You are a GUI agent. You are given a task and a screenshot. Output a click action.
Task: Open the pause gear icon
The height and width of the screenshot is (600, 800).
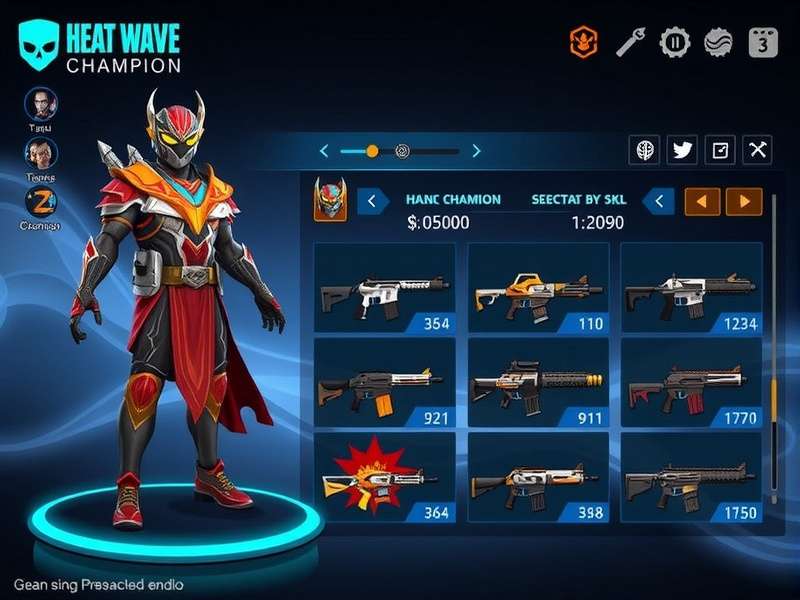[x=675, y=42]
